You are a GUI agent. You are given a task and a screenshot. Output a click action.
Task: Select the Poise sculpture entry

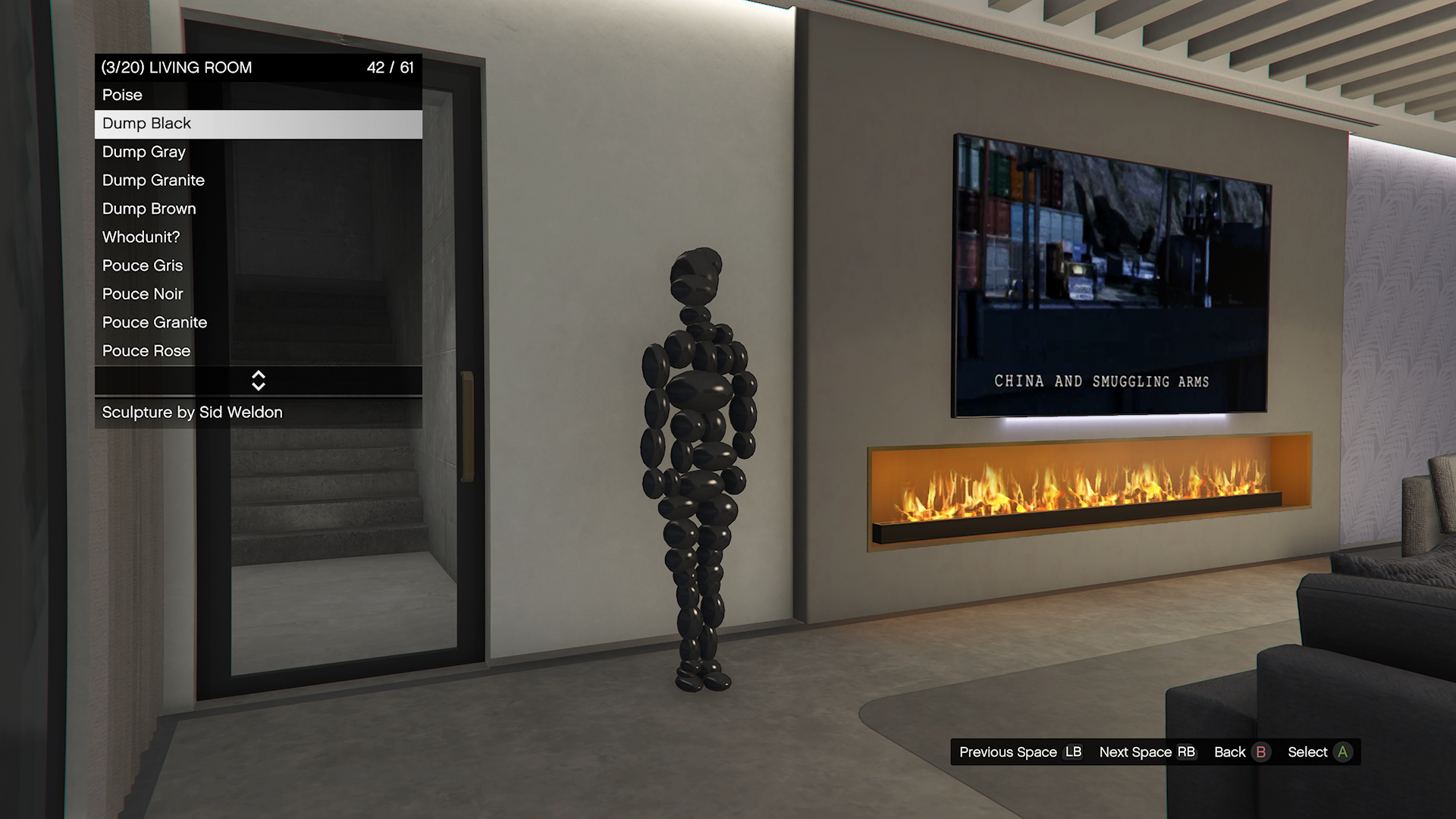point(258,96)
